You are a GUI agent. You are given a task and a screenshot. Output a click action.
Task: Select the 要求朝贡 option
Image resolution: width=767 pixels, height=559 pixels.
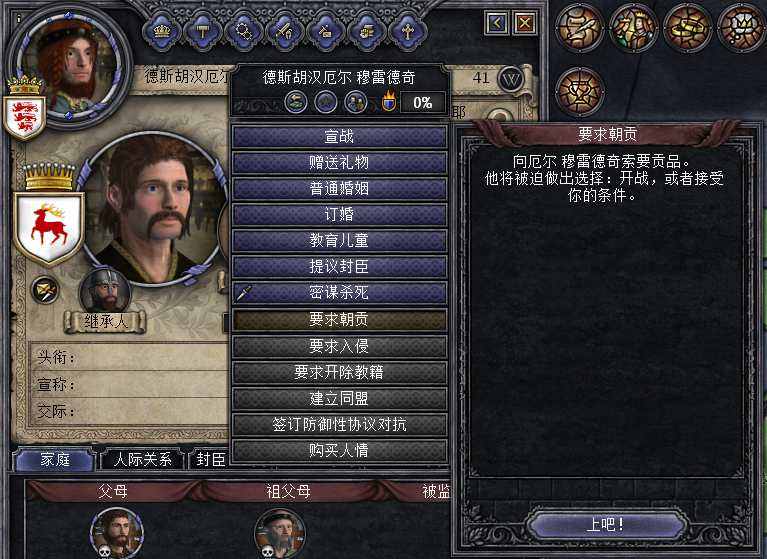tap(339, 319)
